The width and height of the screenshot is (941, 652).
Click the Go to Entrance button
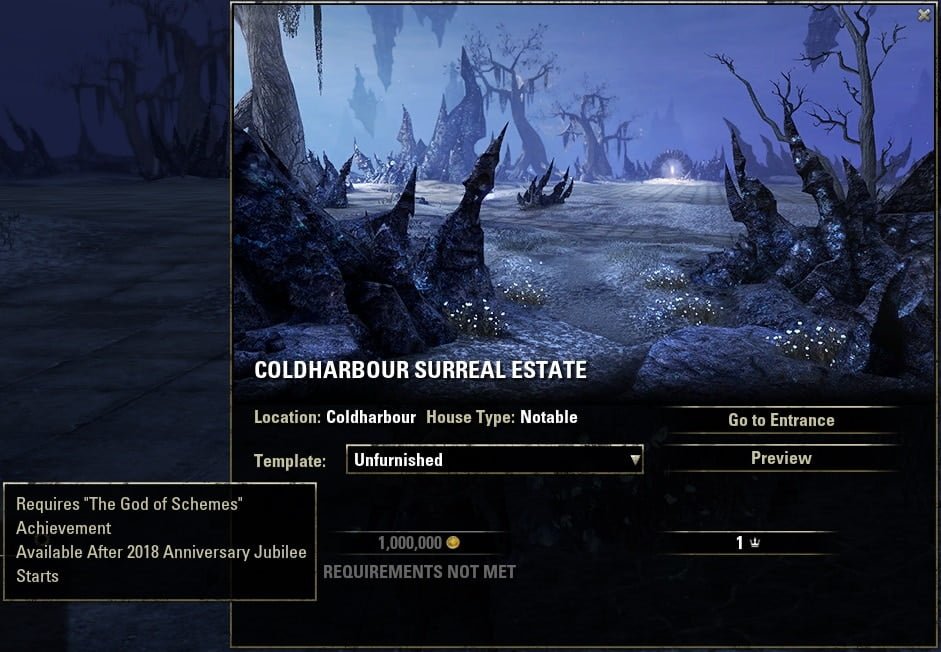[x=780, y=420]
